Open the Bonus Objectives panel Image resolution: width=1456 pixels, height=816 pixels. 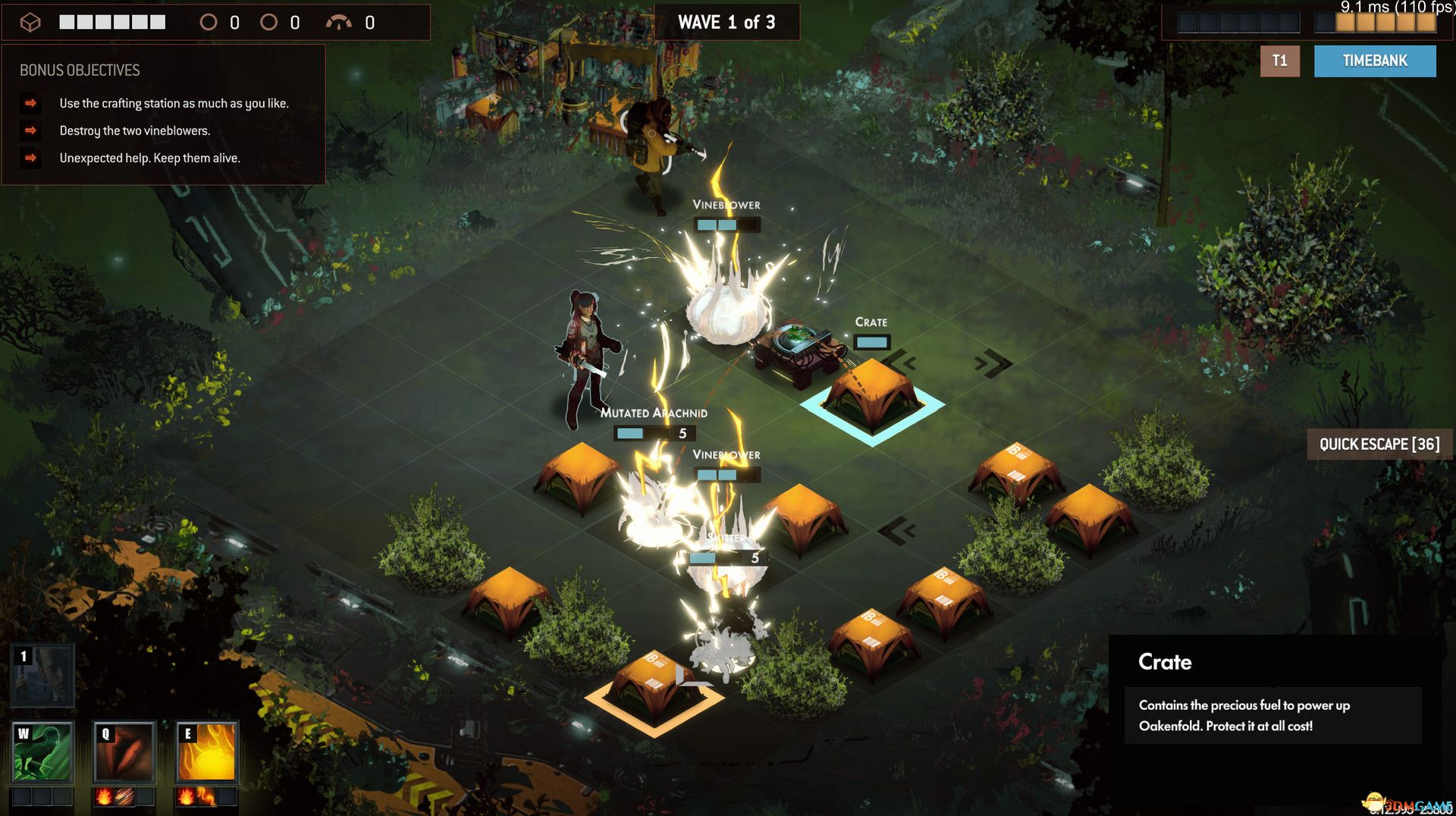point(80,71)
